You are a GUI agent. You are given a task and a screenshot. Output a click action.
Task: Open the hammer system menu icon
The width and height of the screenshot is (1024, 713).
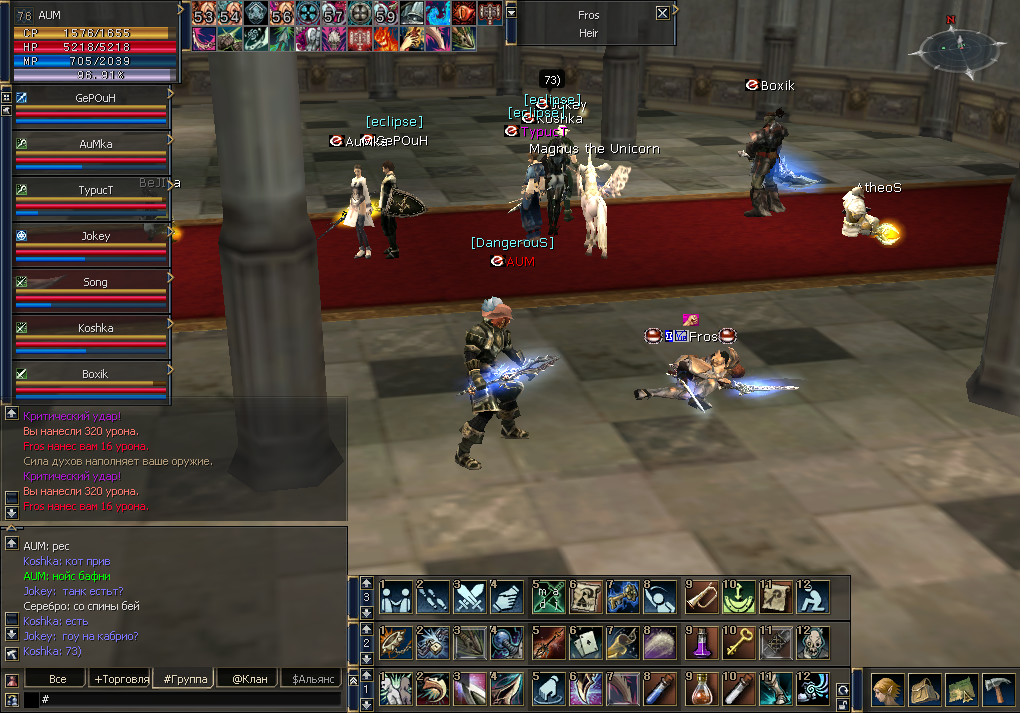click(x=999, y=690)
